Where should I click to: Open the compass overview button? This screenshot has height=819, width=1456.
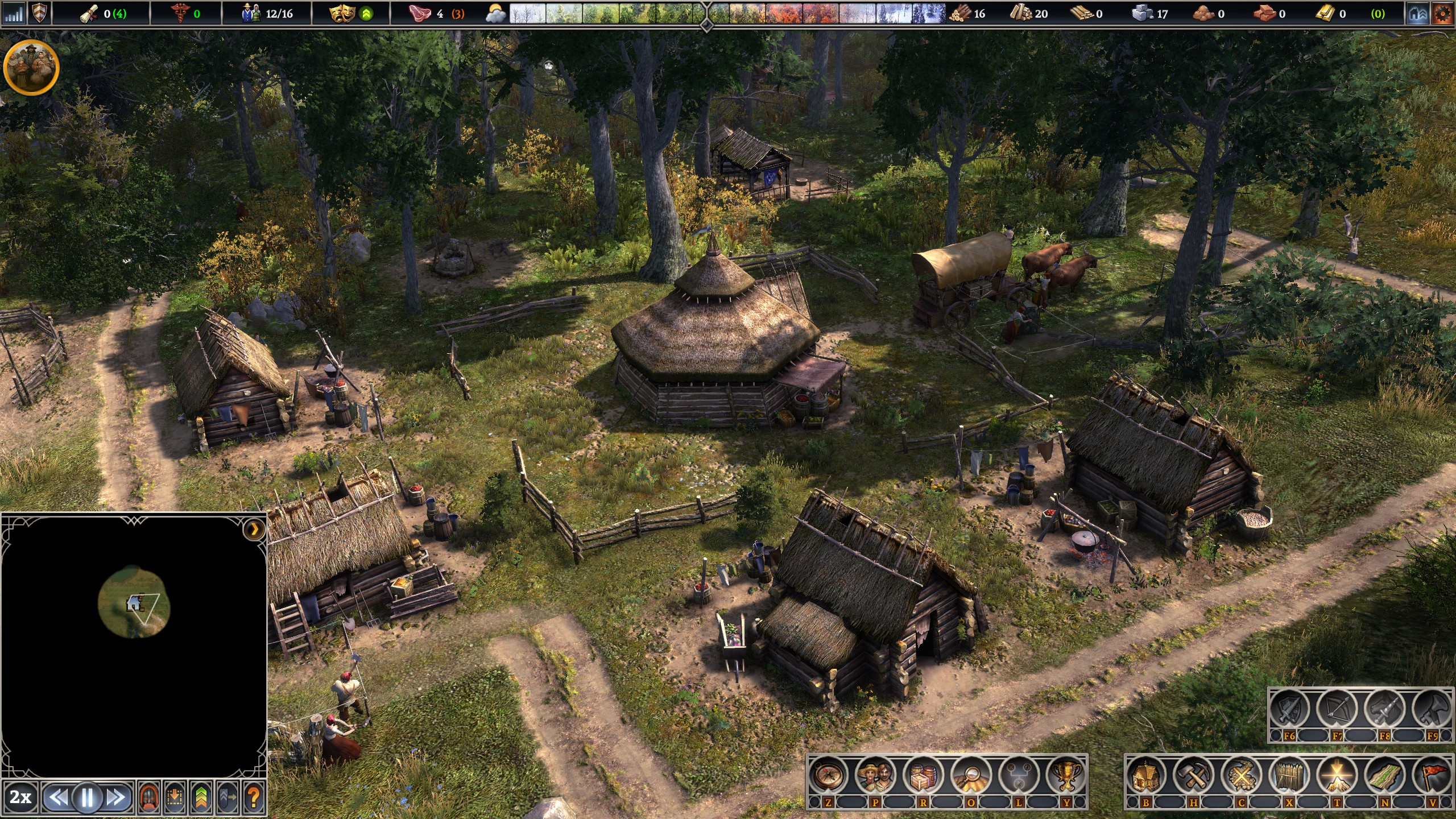828,776
